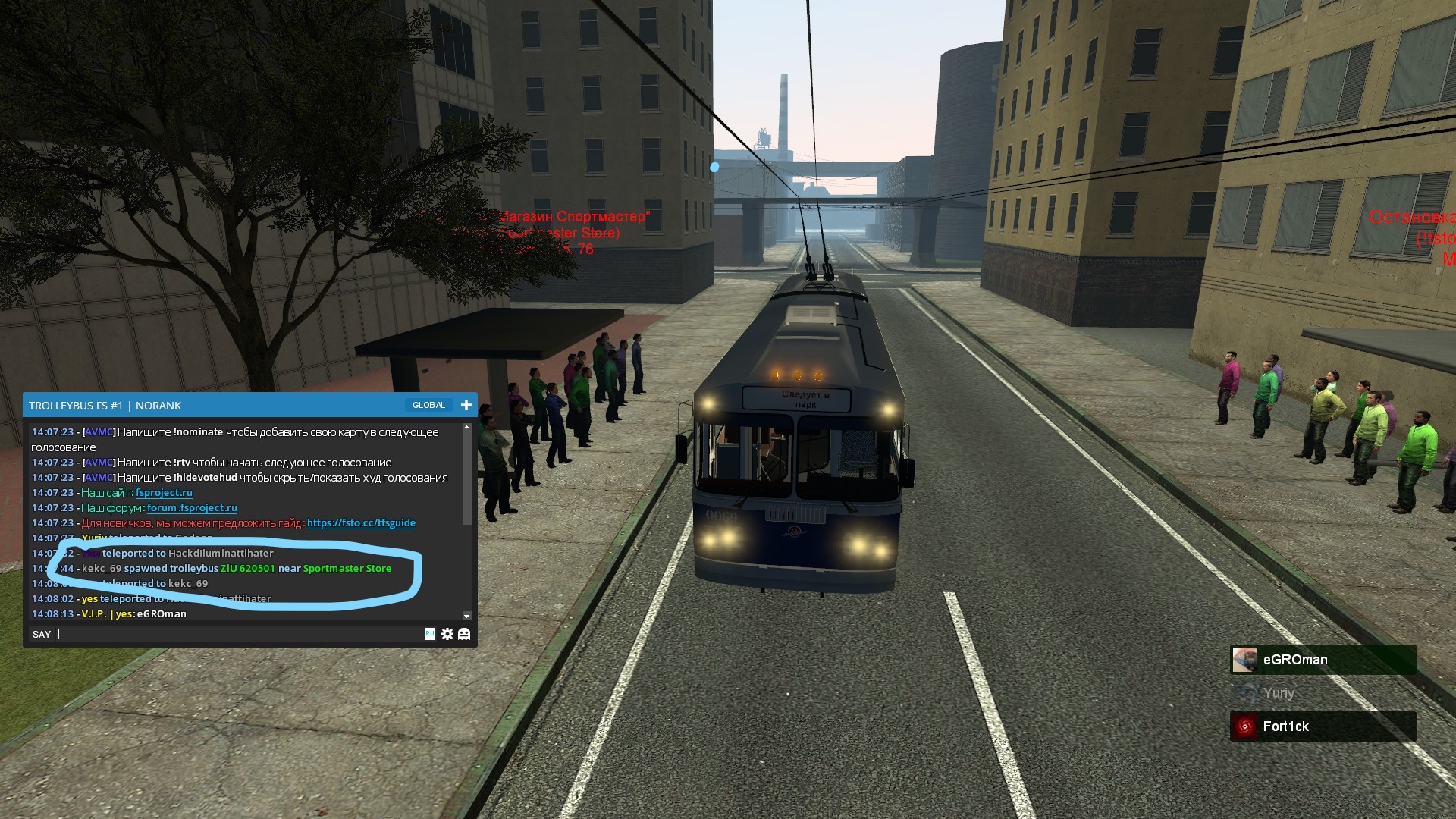Open the fsto.cc/tfsguide guide link
The width and height of the screenshot is (1456, 819).
[361, 523]
